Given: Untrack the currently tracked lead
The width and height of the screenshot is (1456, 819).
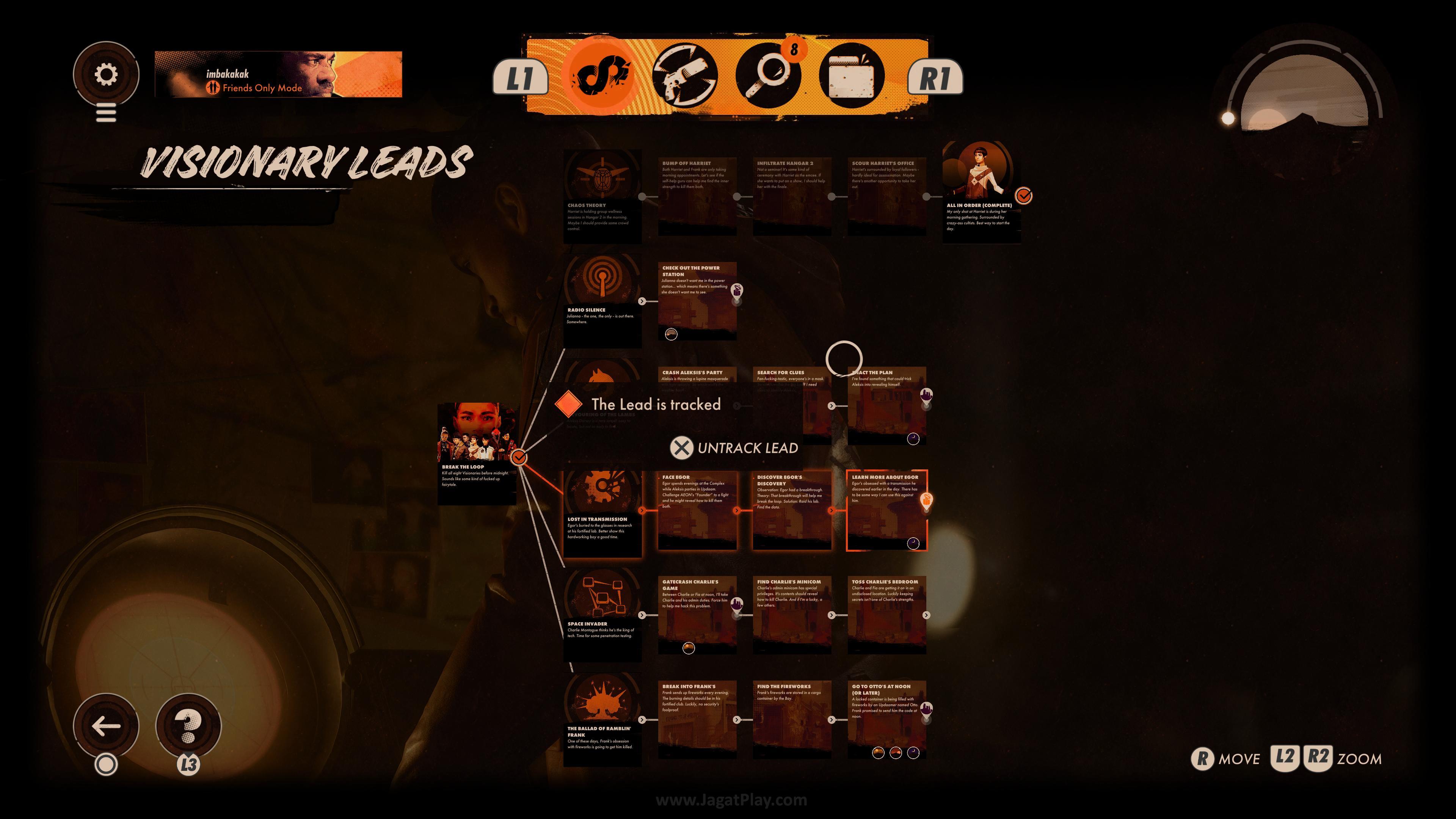Looking at the screenshot, I should [734, 448].
